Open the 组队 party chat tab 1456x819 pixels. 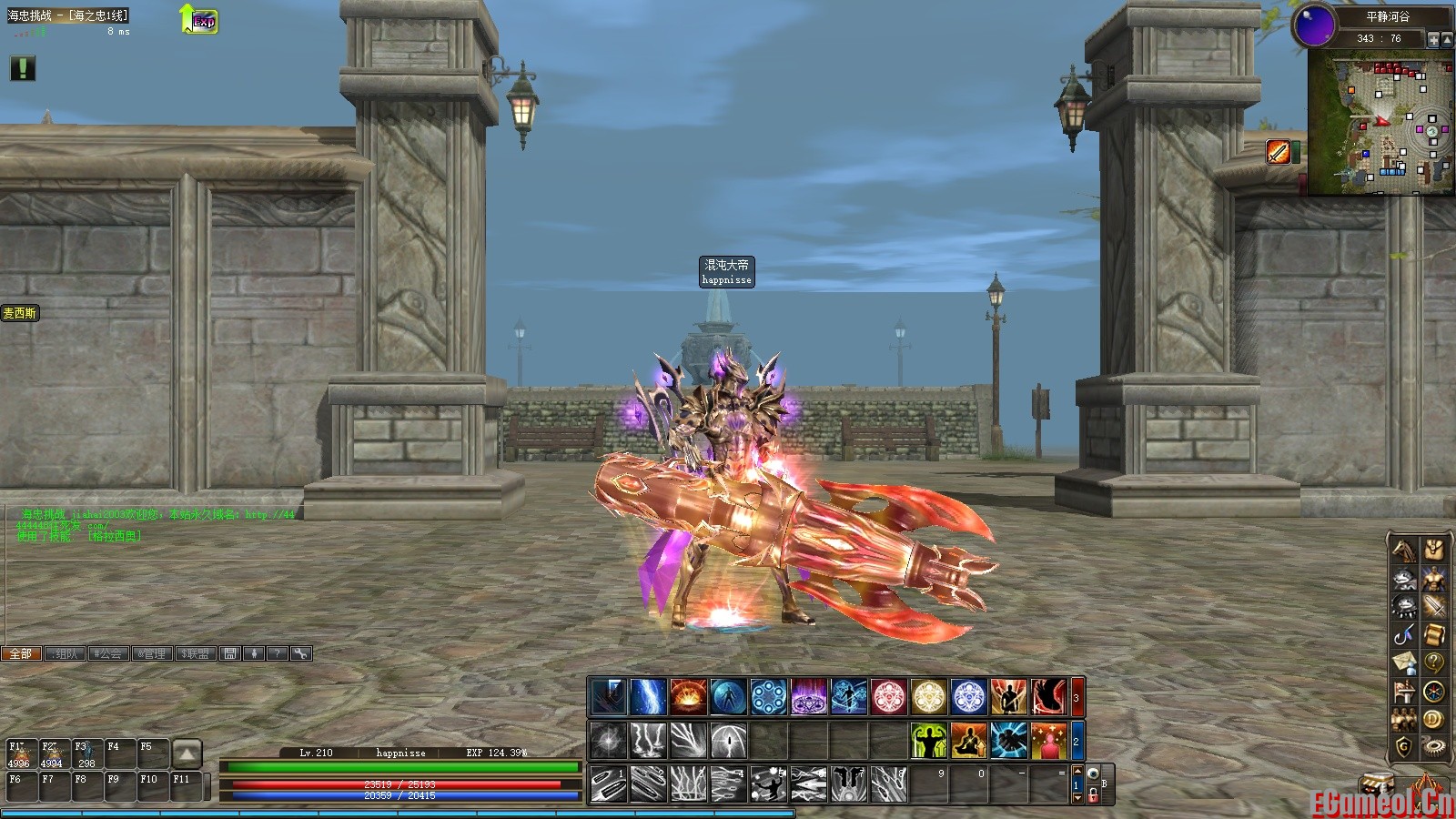click(x=65, y=653)
